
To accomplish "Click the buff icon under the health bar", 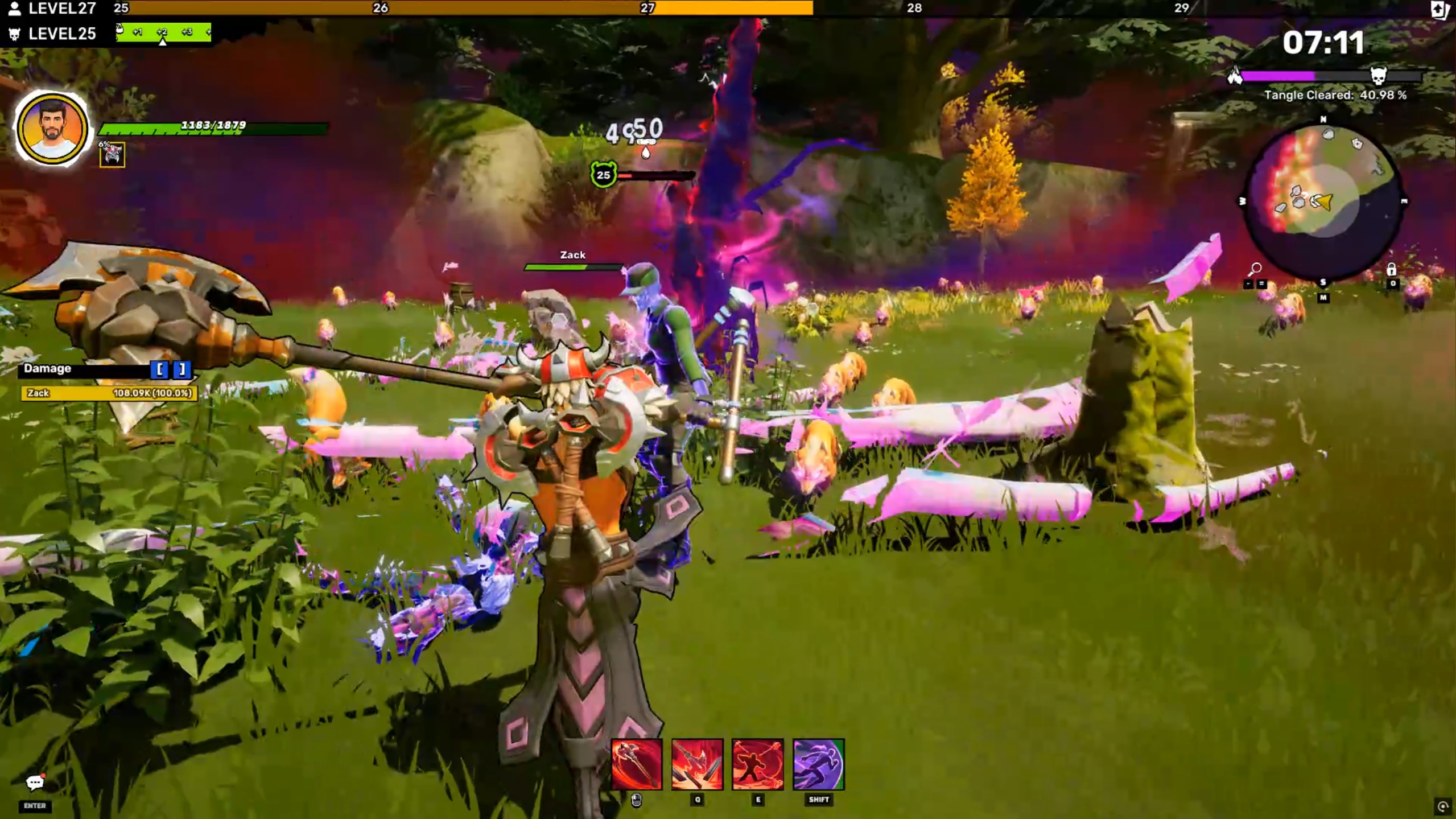I will point(112,155).
